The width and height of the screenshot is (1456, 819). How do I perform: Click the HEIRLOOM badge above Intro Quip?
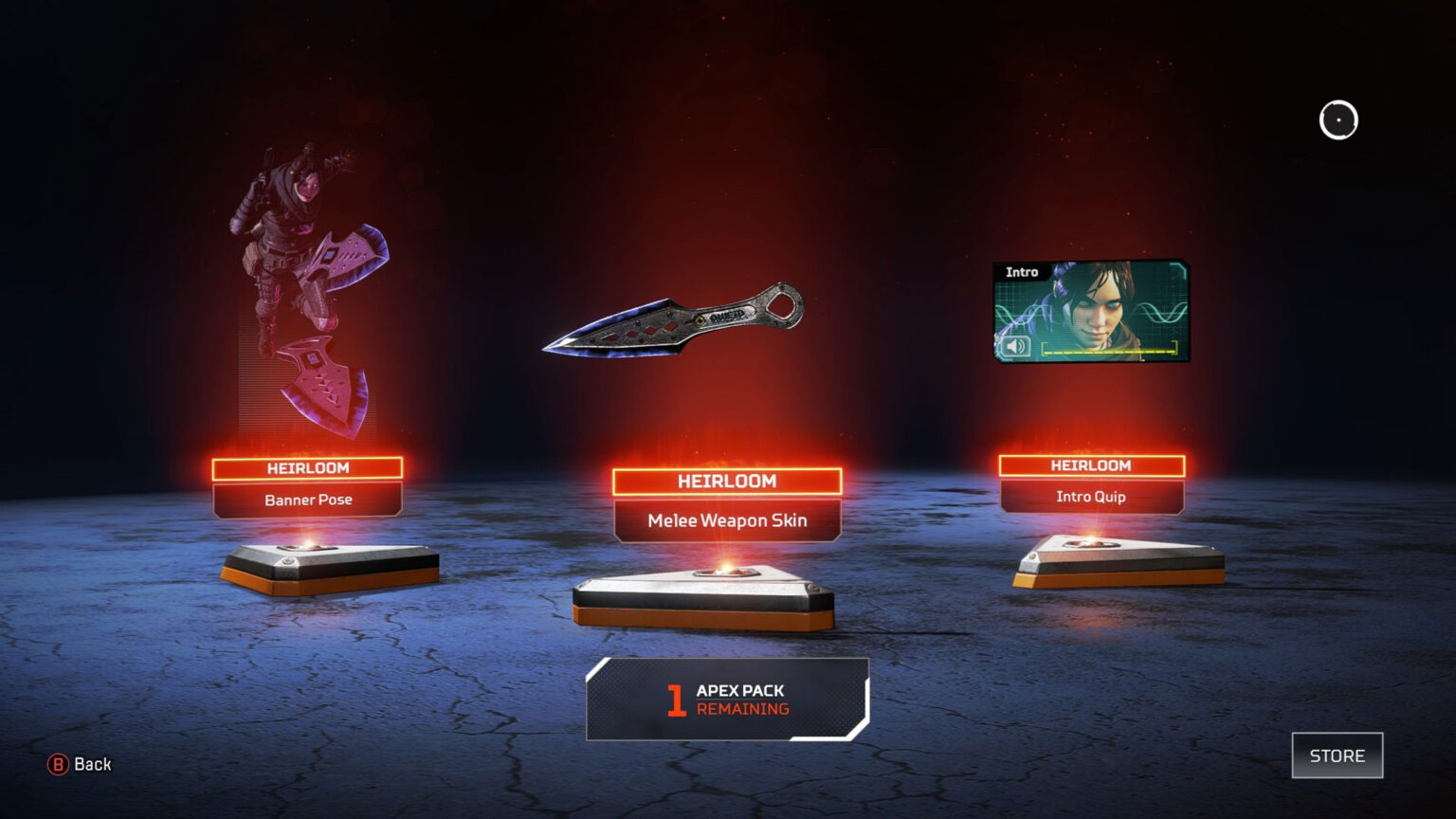click(x=1090, y=464)
